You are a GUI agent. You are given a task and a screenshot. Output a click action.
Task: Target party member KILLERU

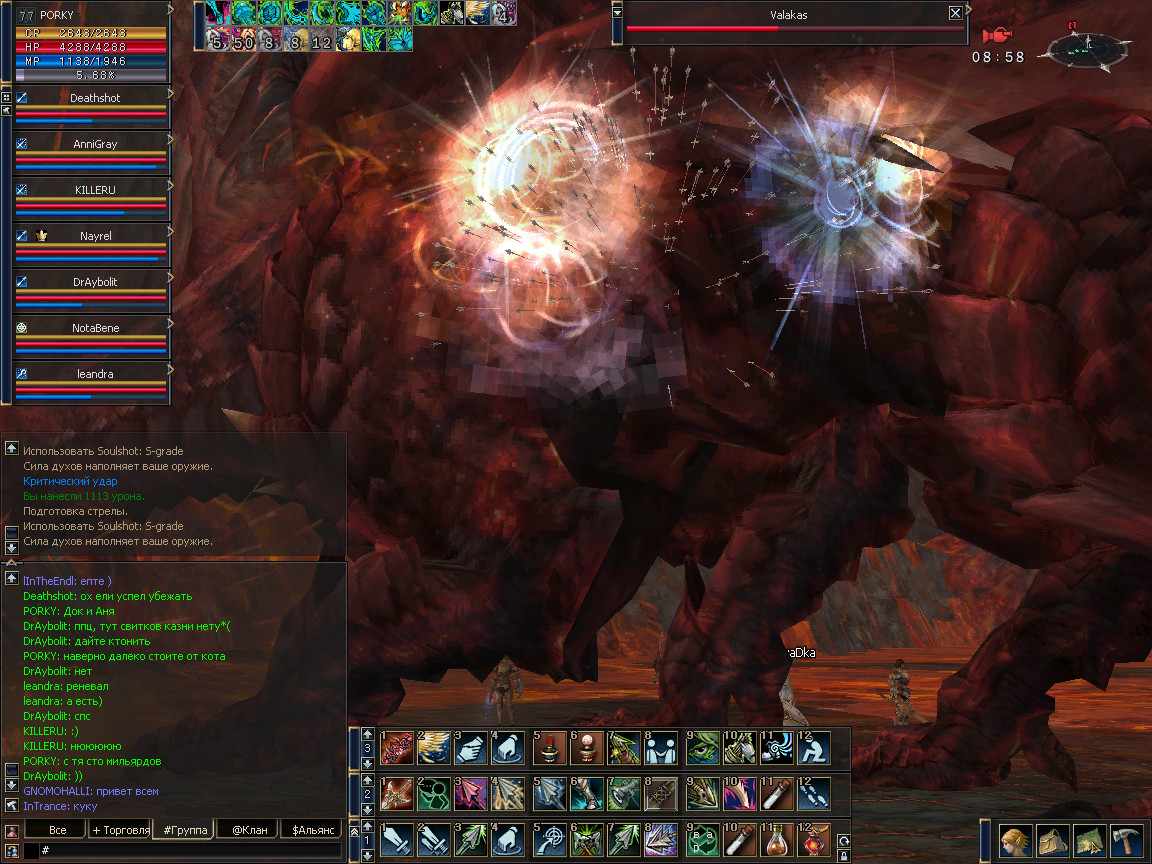click(93, 190)
